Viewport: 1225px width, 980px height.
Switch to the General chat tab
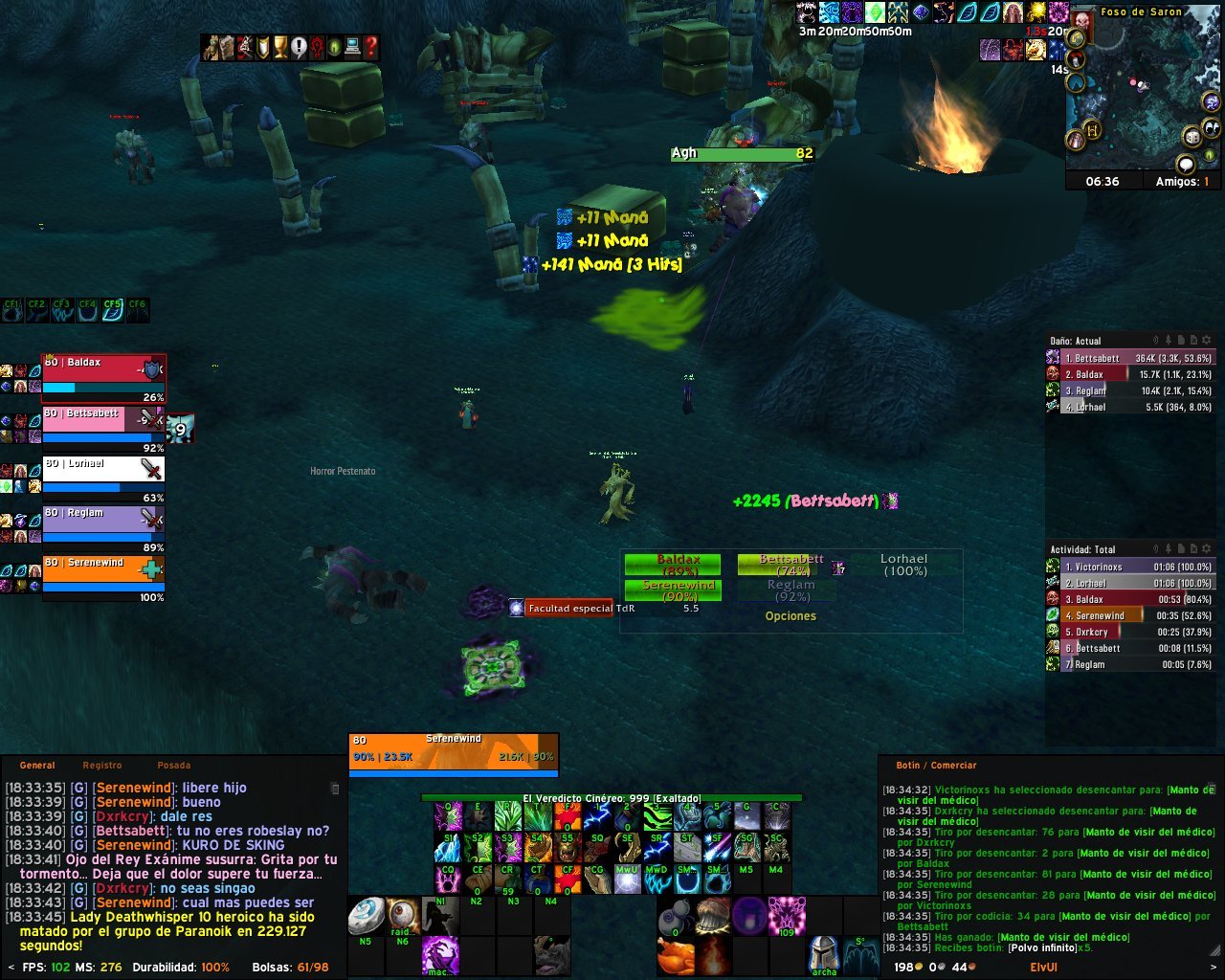click(37, 766)
